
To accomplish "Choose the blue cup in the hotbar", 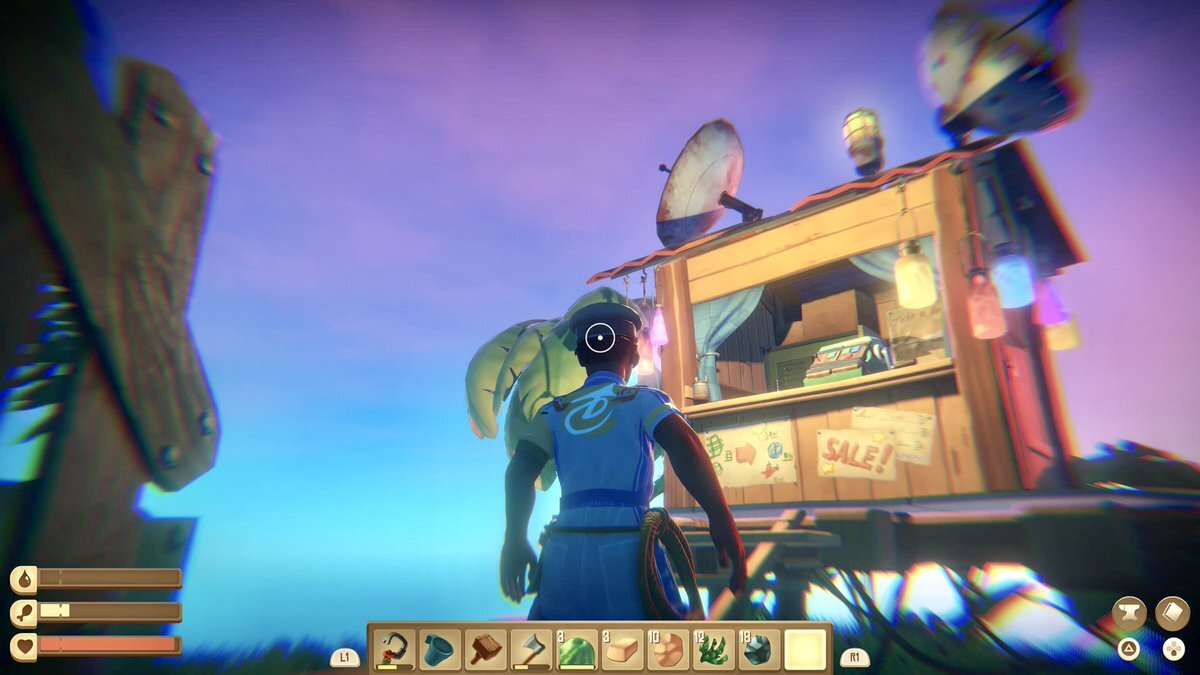I will click(x=440, y=650).
